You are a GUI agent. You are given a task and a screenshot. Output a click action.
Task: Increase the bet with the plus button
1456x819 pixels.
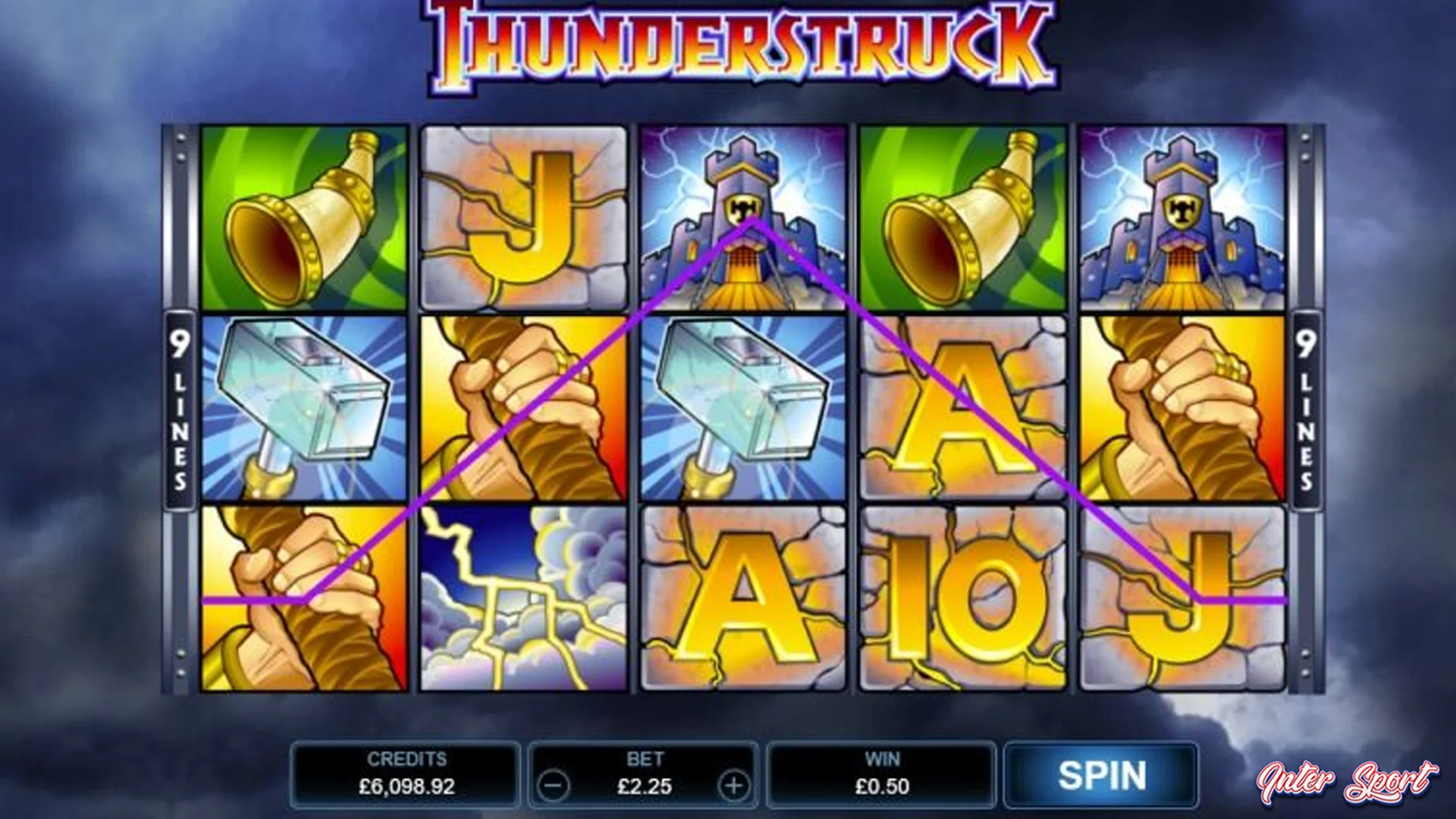pos(732,786)
